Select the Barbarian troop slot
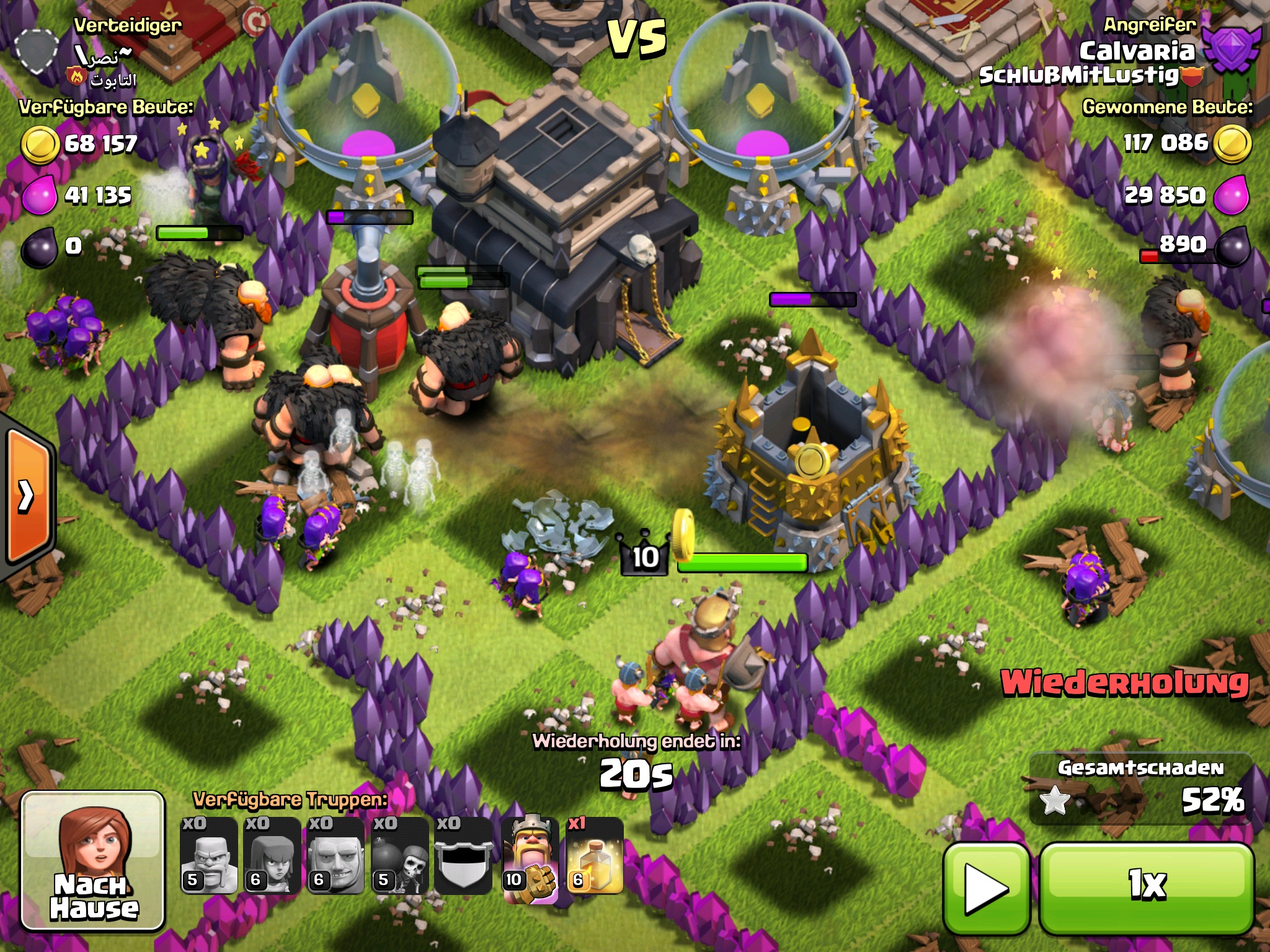The height and width of the screenshot is (952, 1270). 209,857
